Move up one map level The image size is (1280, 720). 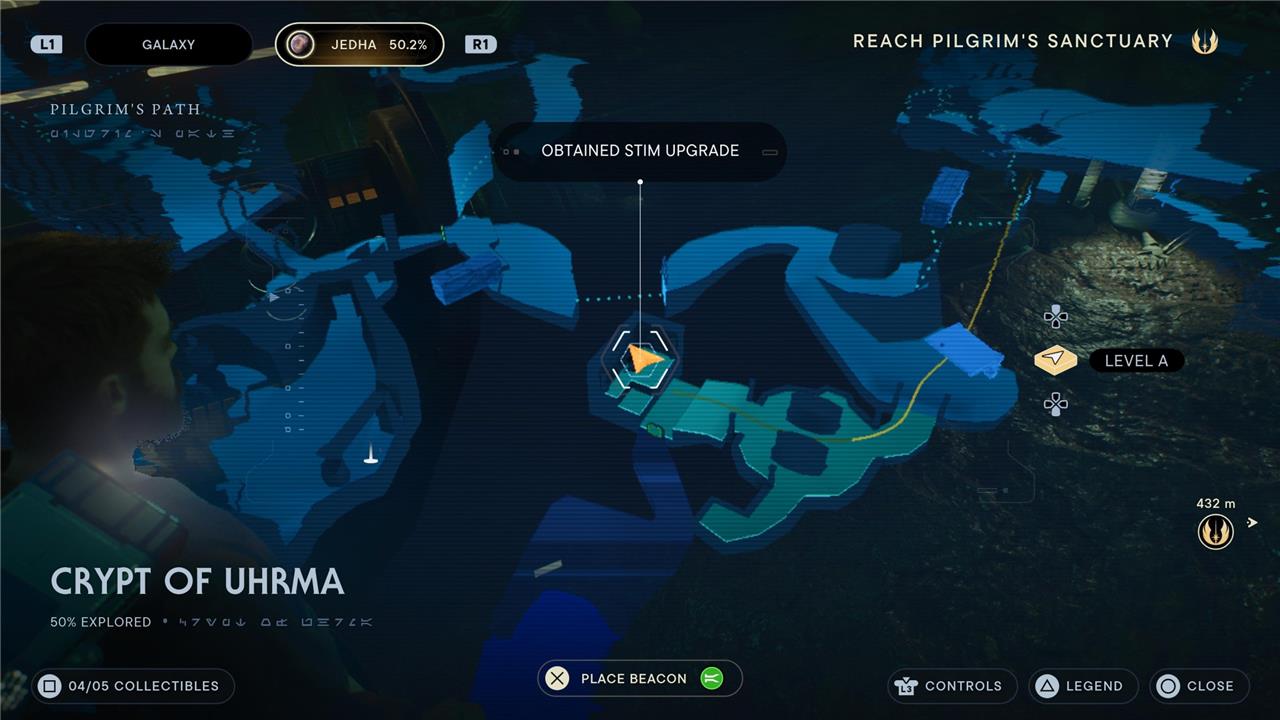(x=1055, y=318)
